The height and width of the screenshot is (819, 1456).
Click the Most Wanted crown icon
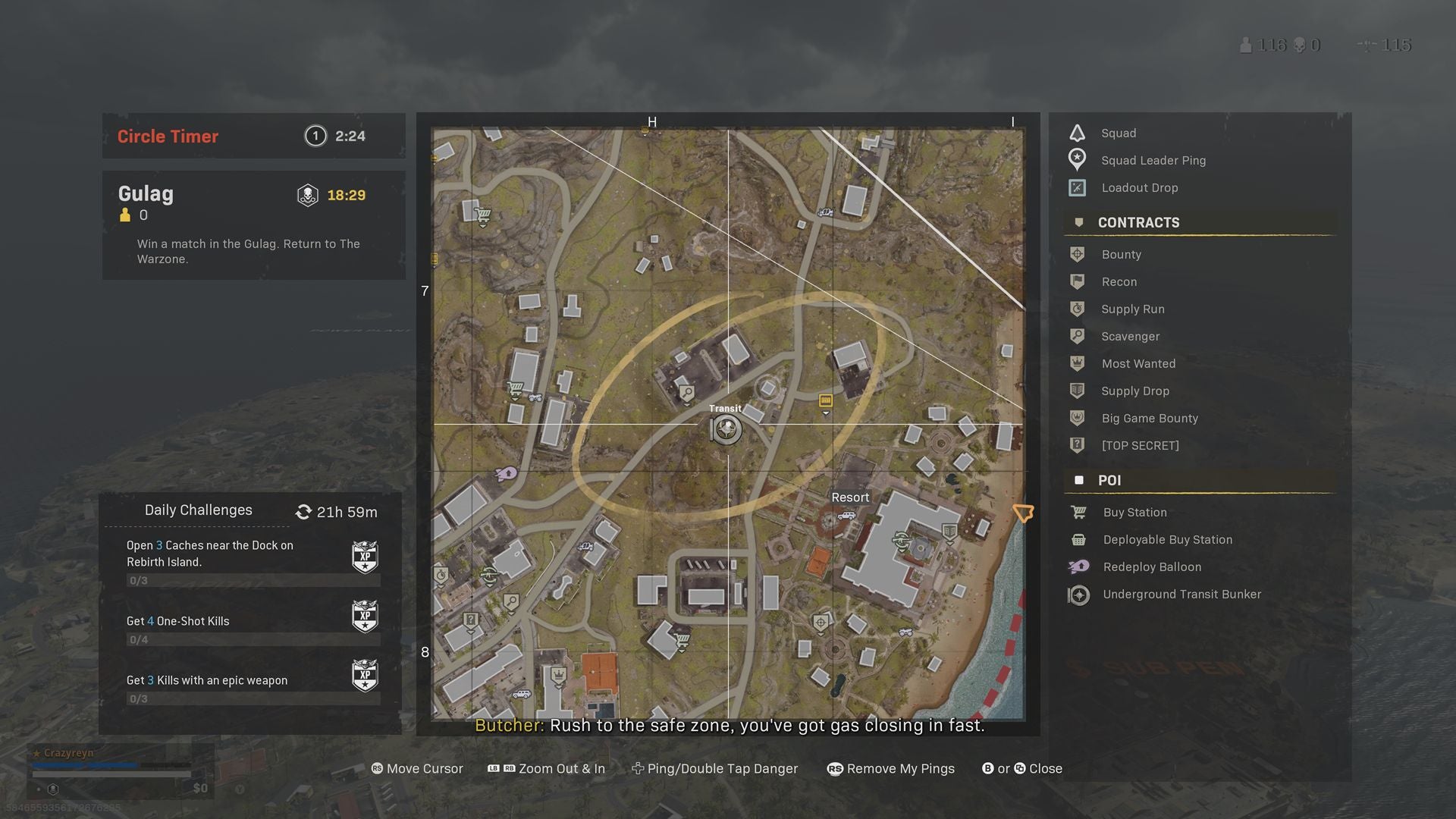pos(1078,363)
